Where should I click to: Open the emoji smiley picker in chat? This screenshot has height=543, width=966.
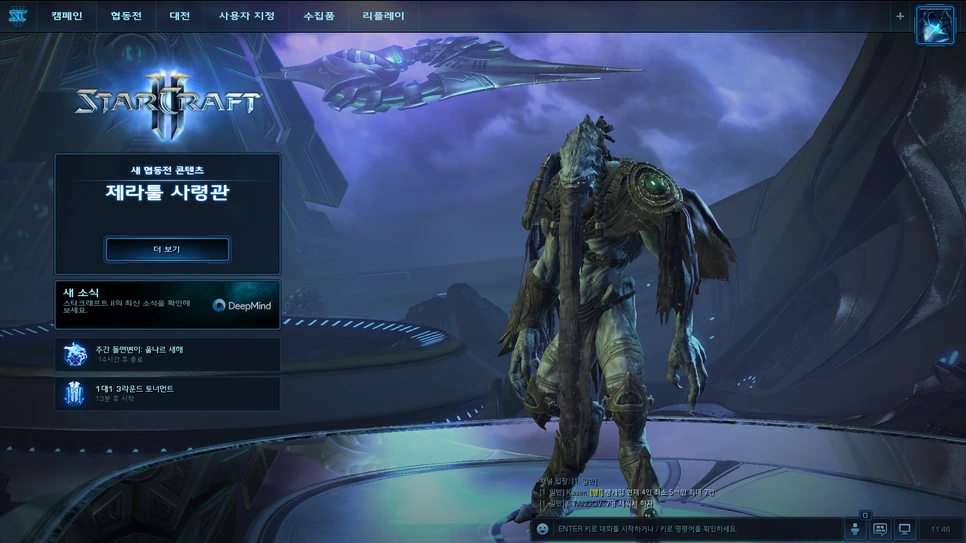(x=543, y=529)
